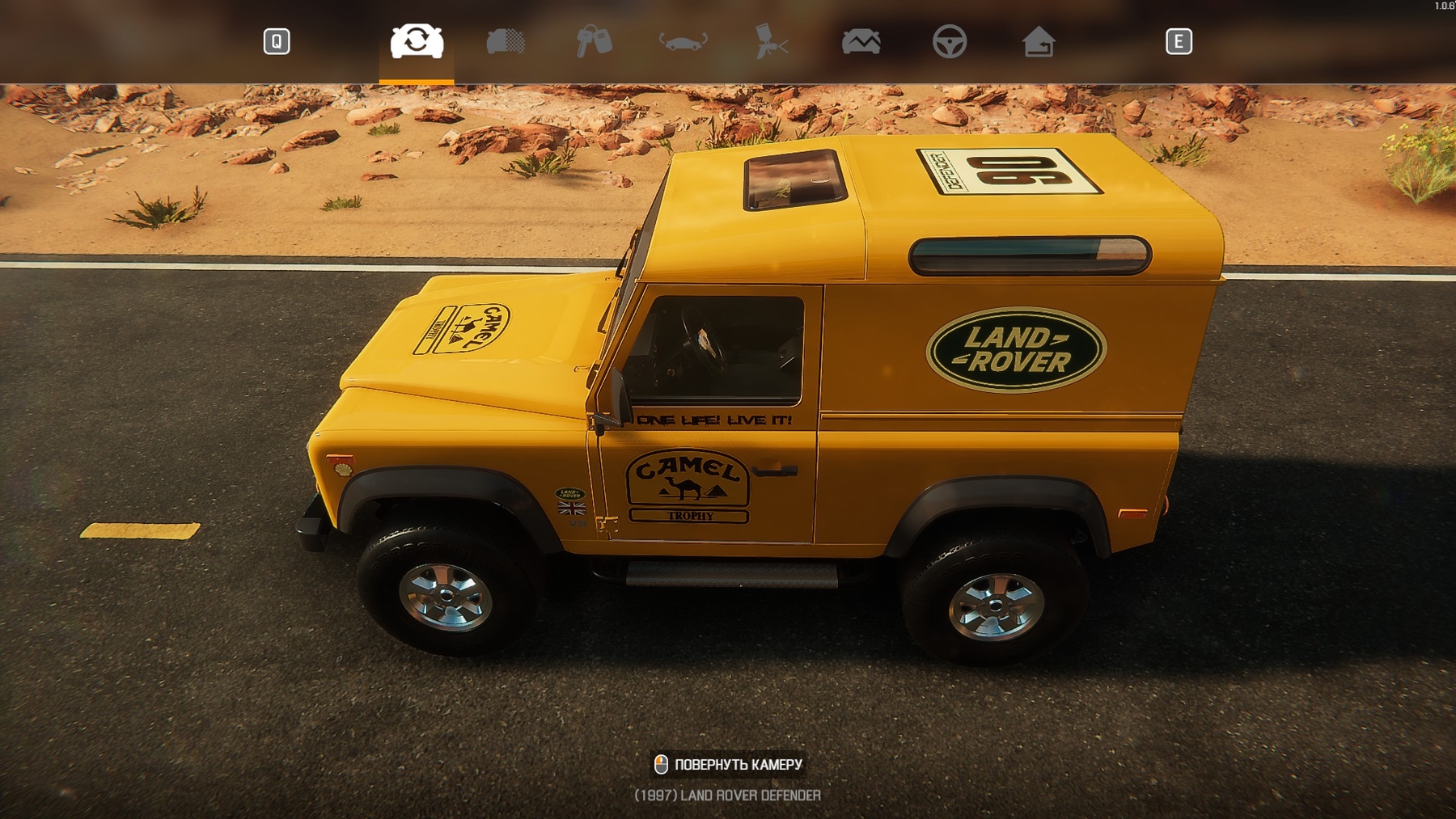Select the steering wheel tab

coord(949,41)
